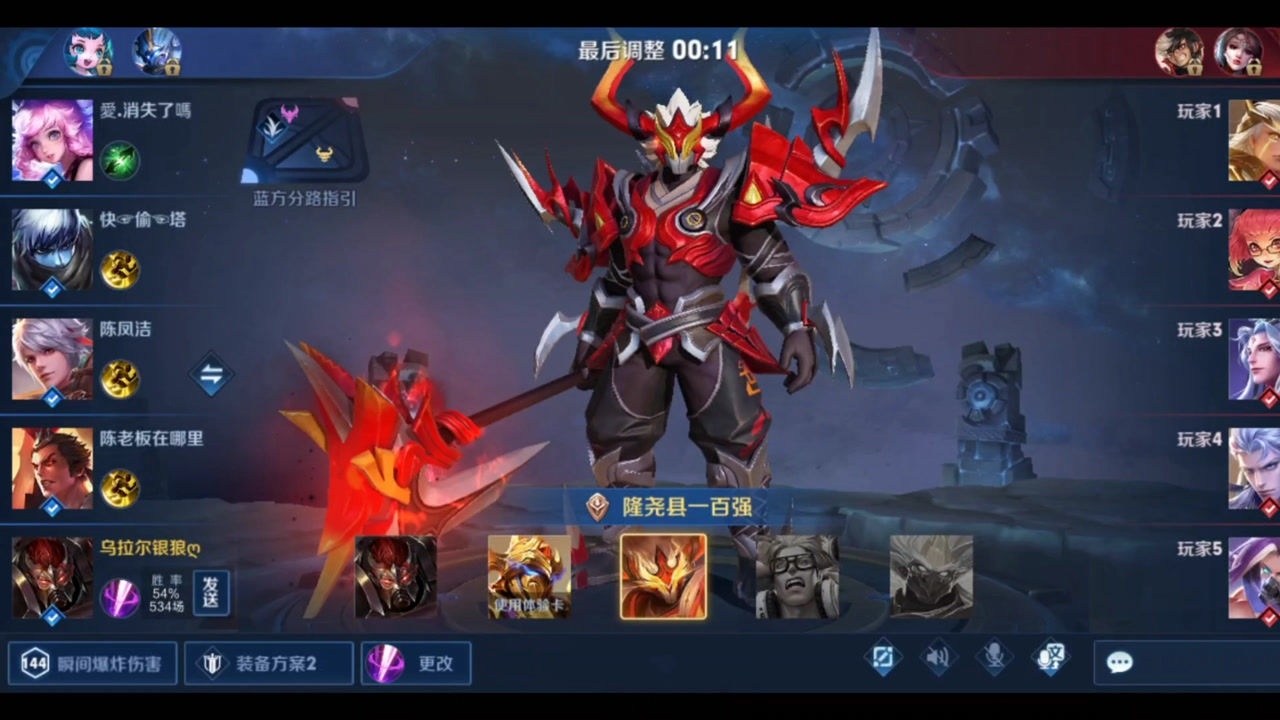Image resolution: width=1280 pixels, height=720 pixels.
Task: Select 快偷塔's white-haired hero portrait
Action: pyautogui.click(x=52, y=250)
